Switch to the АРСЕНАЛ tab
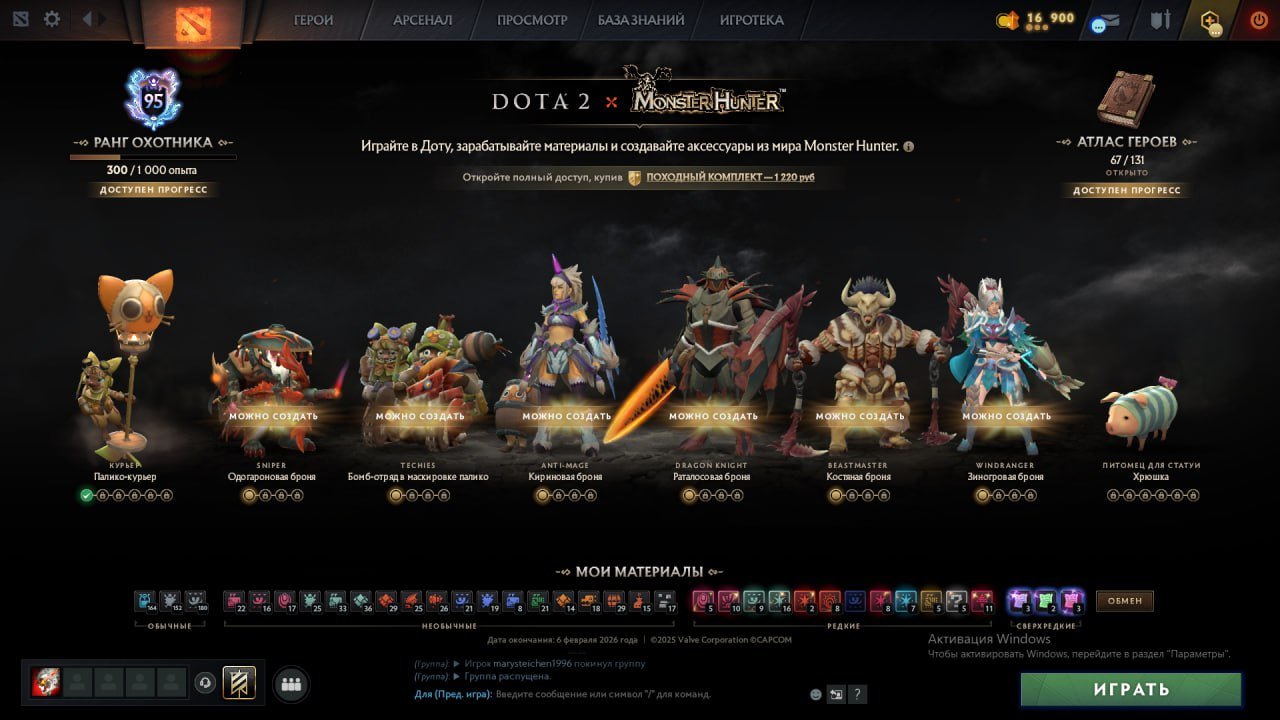 (421, 19)
